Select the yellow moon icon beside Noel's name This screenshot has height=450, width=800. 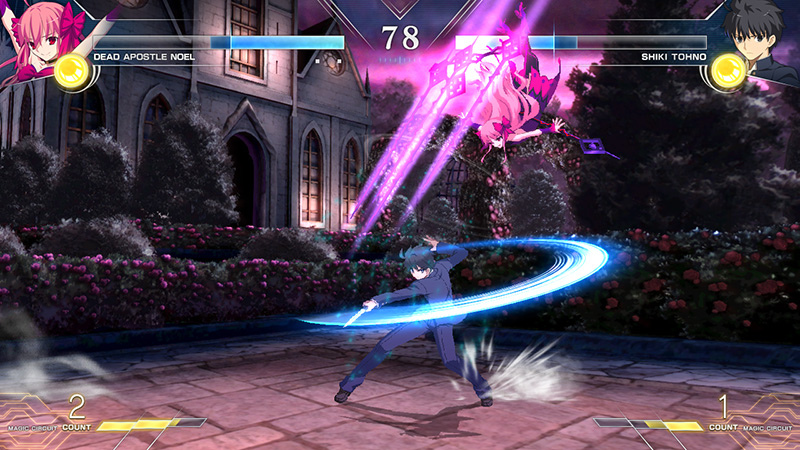click(70, 70)
